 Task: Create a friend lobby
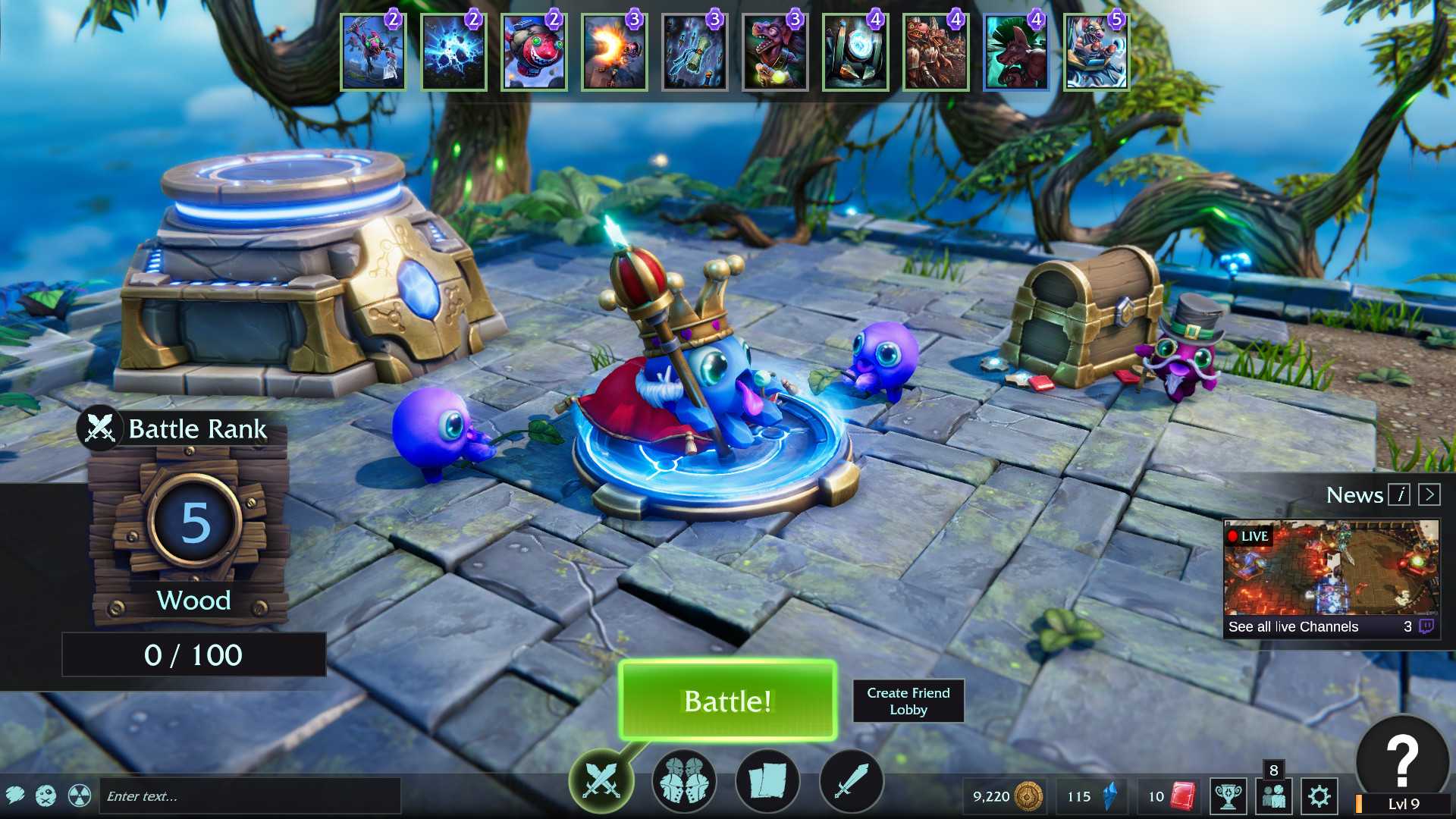tap(908, 701)
